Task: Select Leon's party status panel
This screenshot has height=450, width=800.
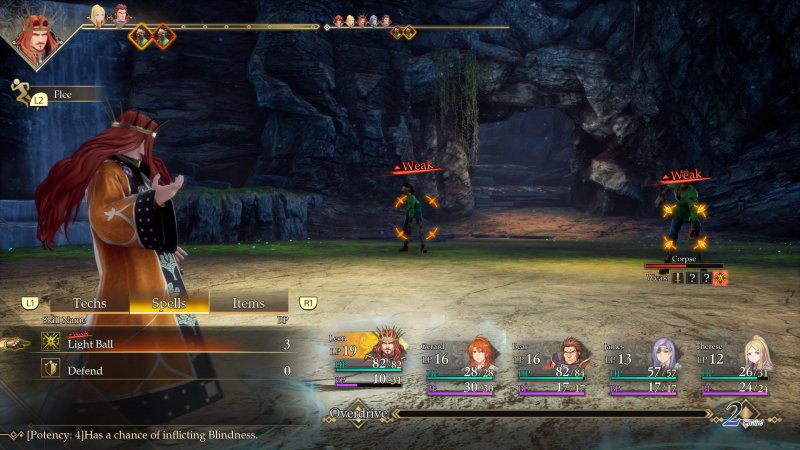Action: tap(368, 364)
